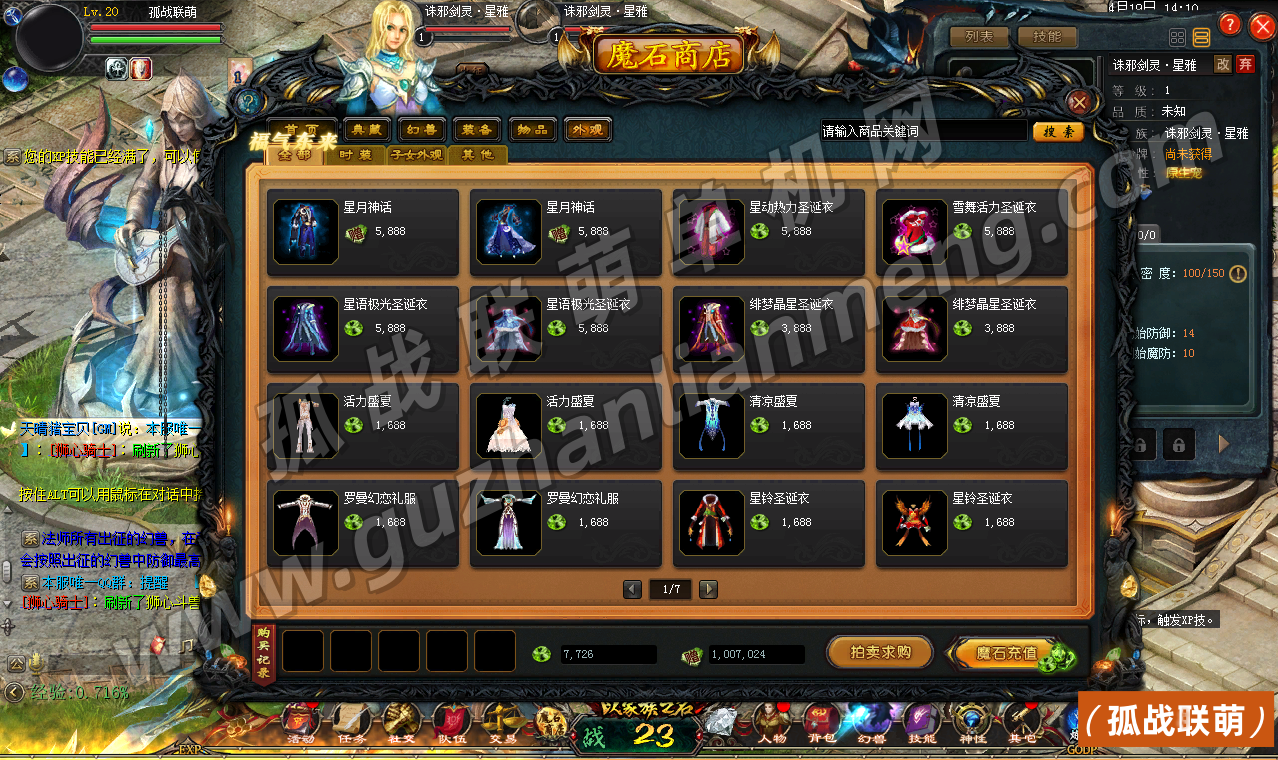Viewport: 1278px width, 760px height.
Task: Open the 时装 sub-tab
Action: 355,155
